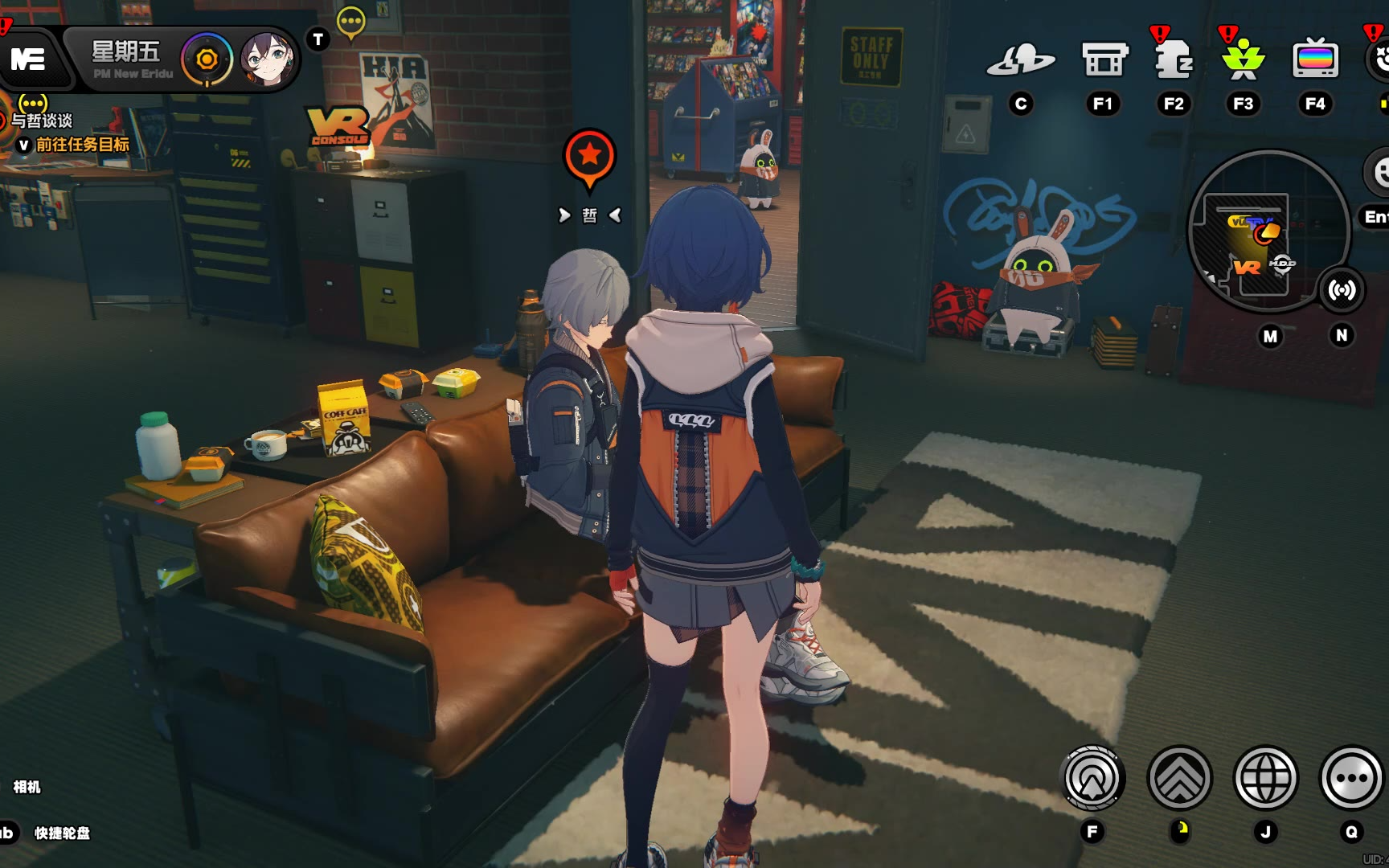Open the Friday time-of-day panel

pos(127,59)
